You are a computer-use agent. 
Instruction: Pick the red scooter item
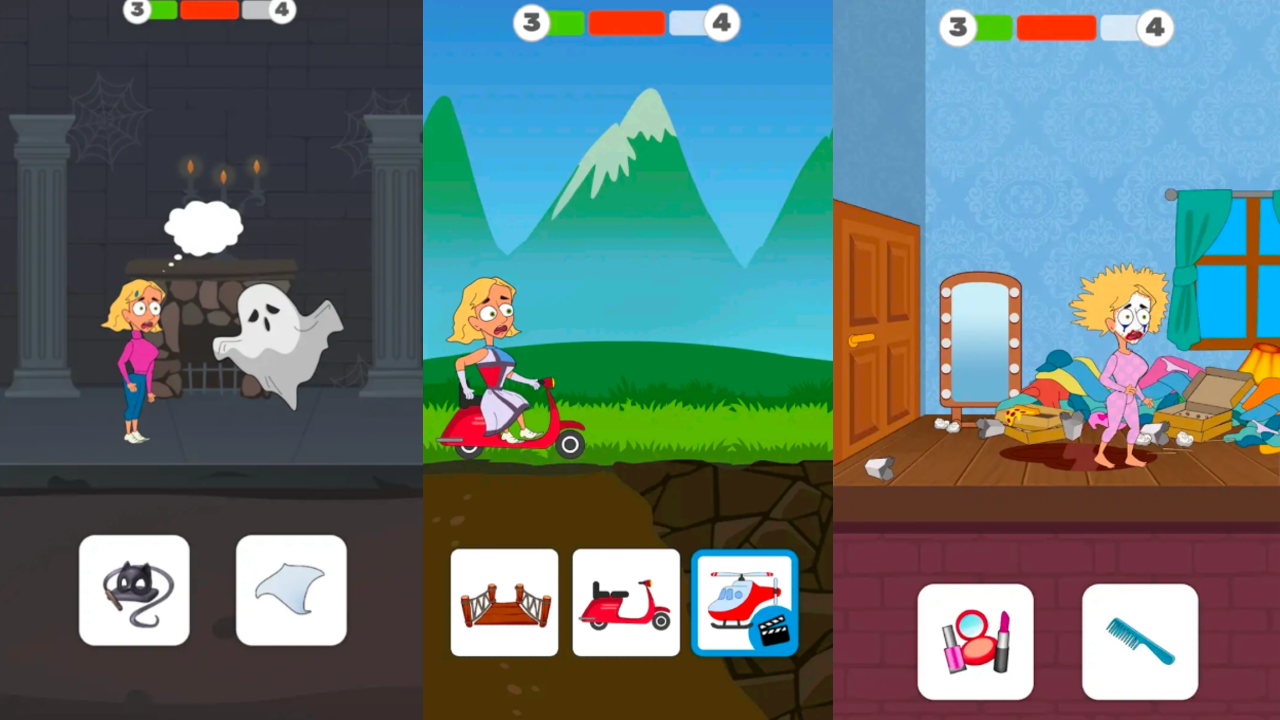[625, 602]
